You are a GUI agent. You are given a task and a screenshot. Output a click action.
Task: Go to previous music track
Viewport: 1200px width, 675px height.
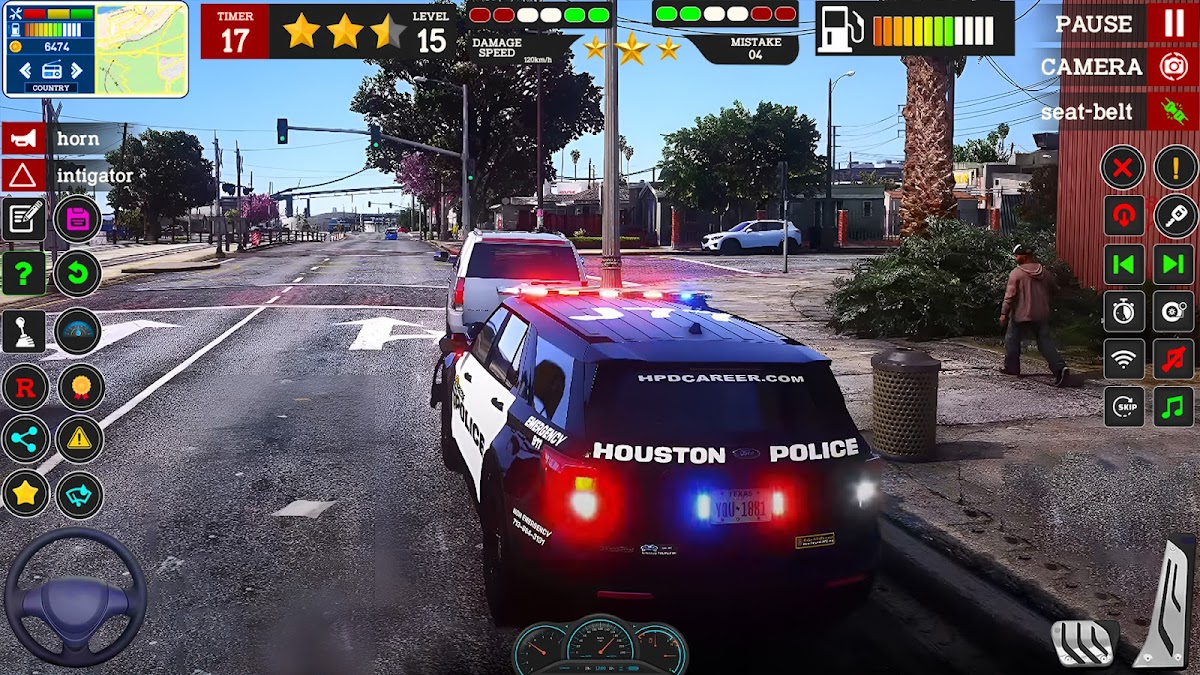pos(1123,264)
